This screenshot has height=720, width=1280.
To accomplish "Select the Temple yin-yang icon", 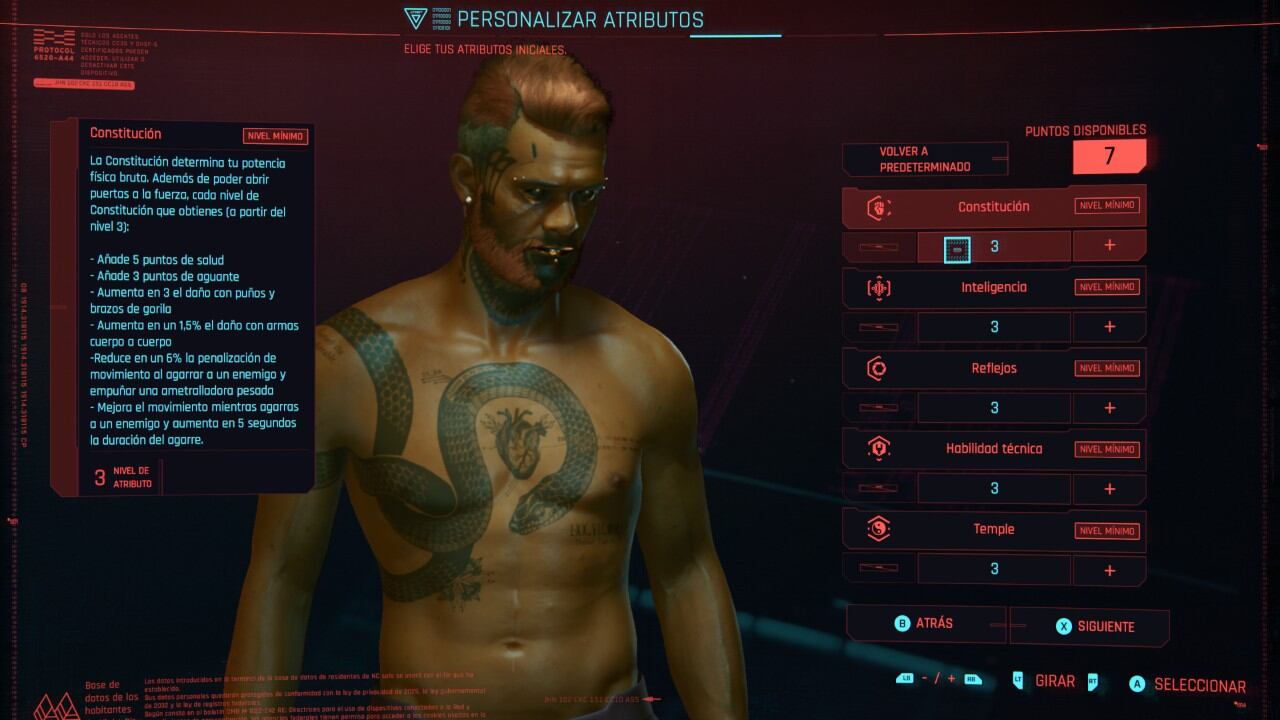I will [x=878, y=530].
